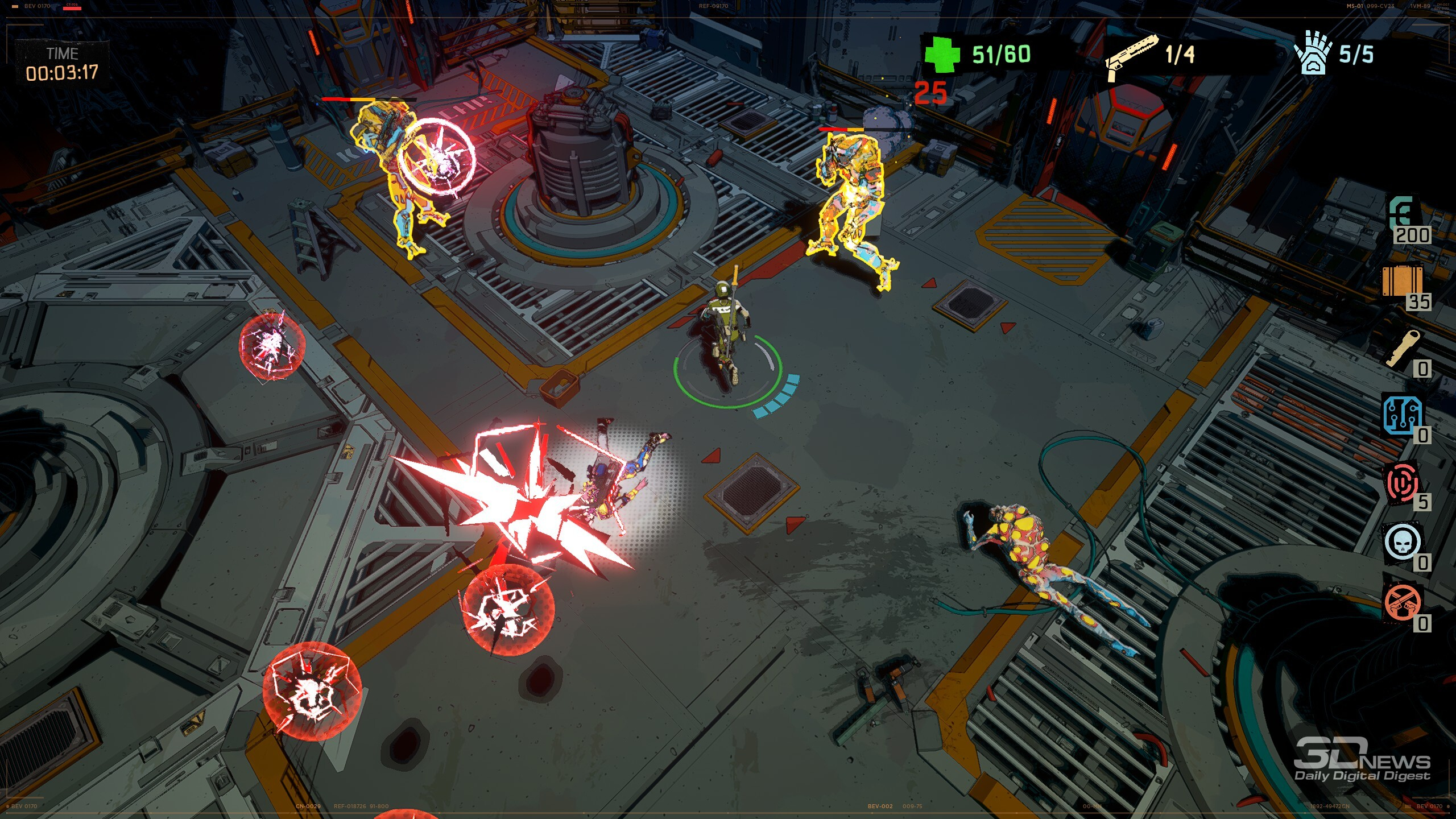This screenshot has width=1456, height=819.
Task: Click the red fingerprint icon
Action: coord(1402,483)
